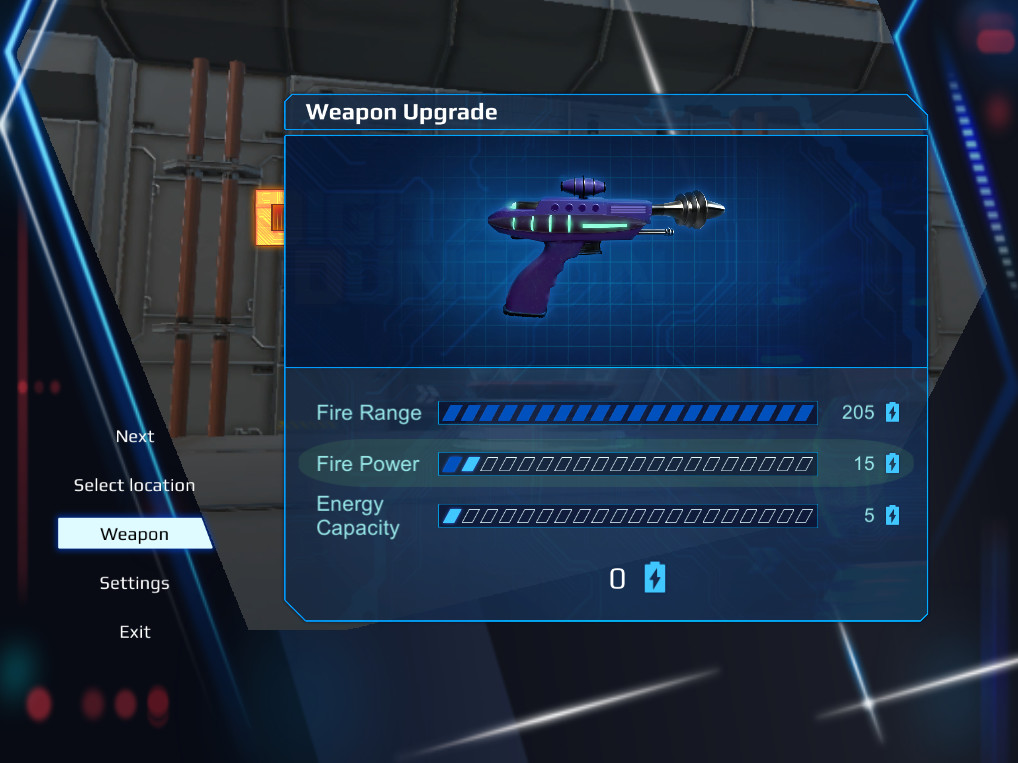Click the Energy Capacity cost battery icon
Viewport: 1018px width, 763px height.
[892, 516]
